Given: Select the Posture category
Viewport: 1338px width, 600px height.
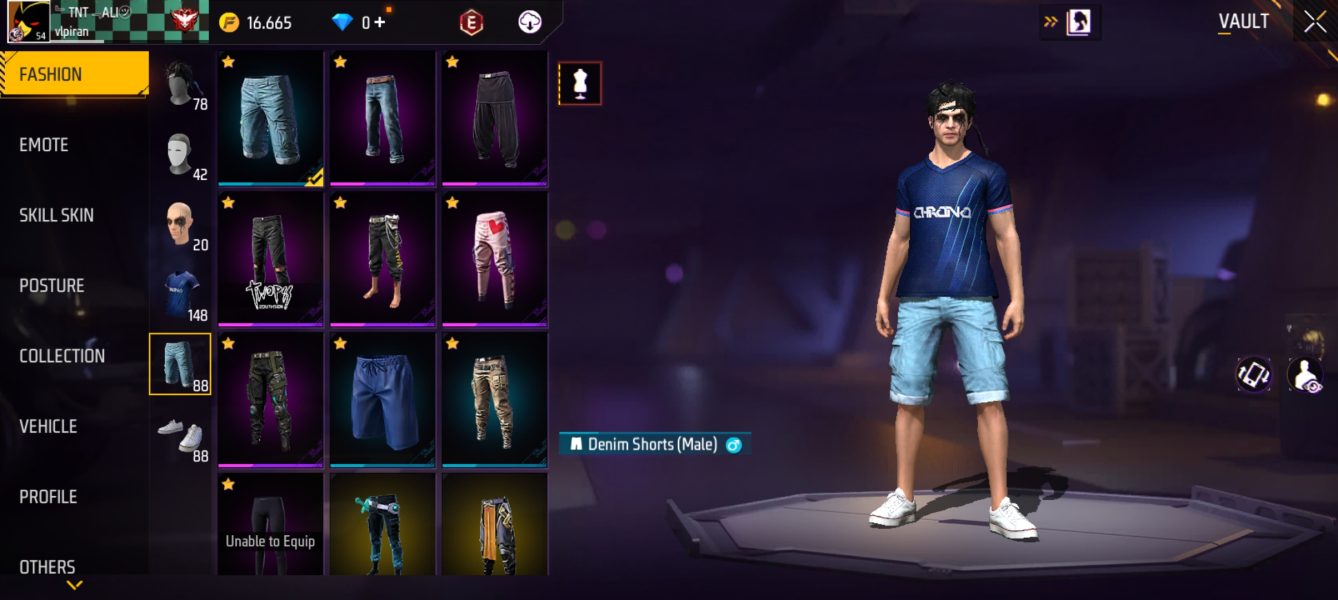Looking at the screenshot, I should (52, 286).
